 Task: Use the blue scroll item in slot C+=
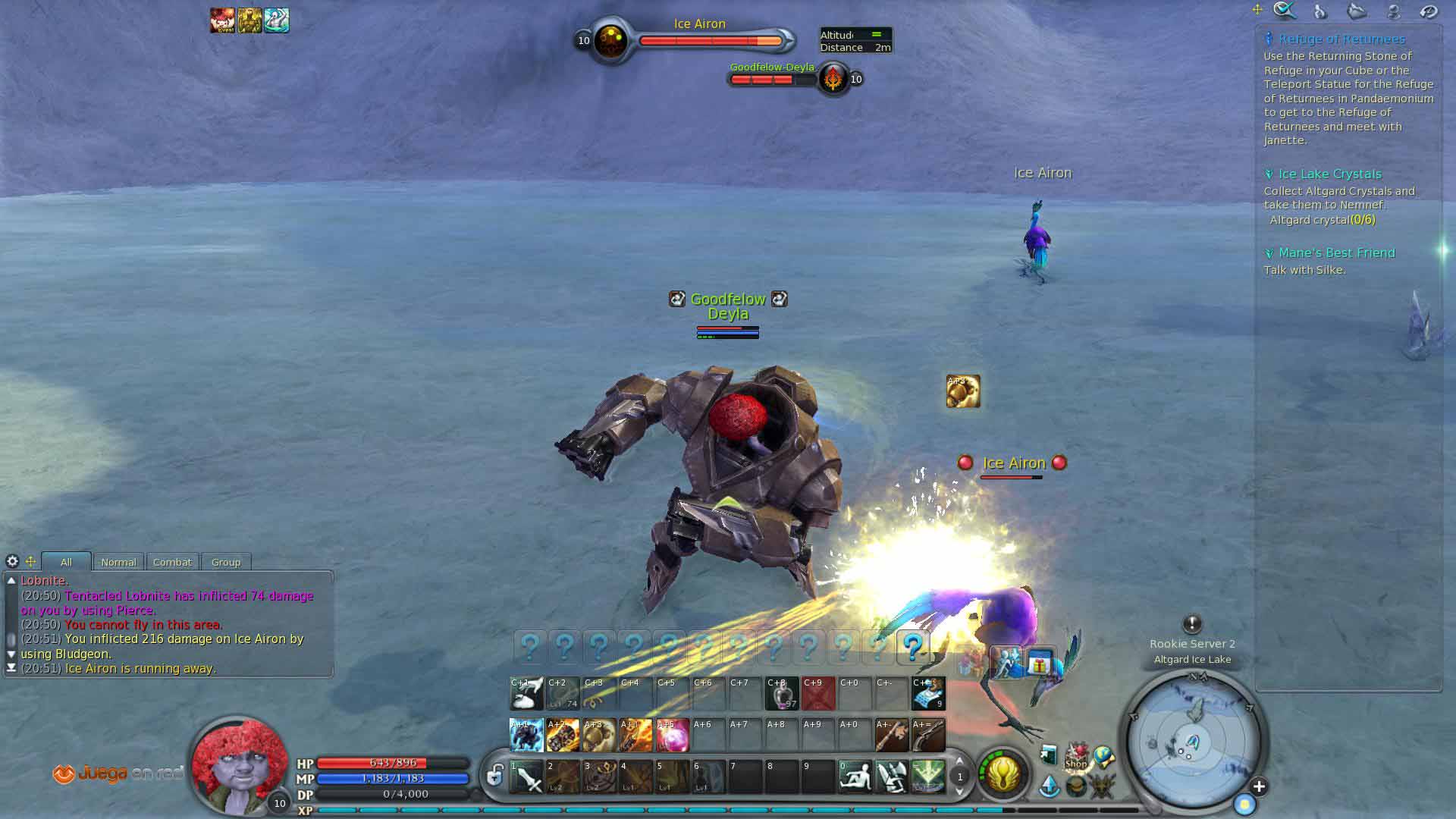click(x=928, y=693)
